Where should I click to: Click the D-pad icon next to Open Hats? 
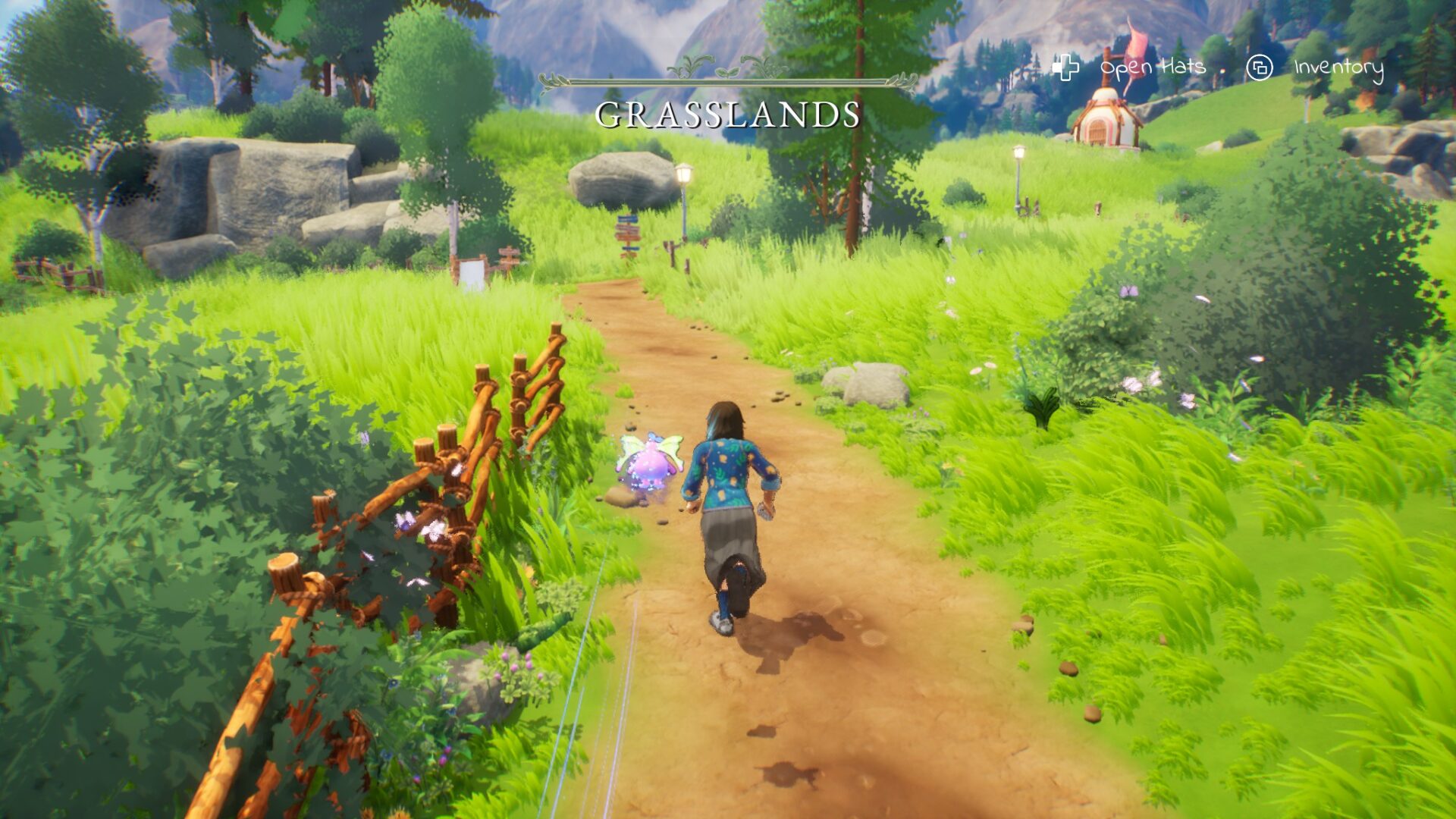click(1065, 67)
